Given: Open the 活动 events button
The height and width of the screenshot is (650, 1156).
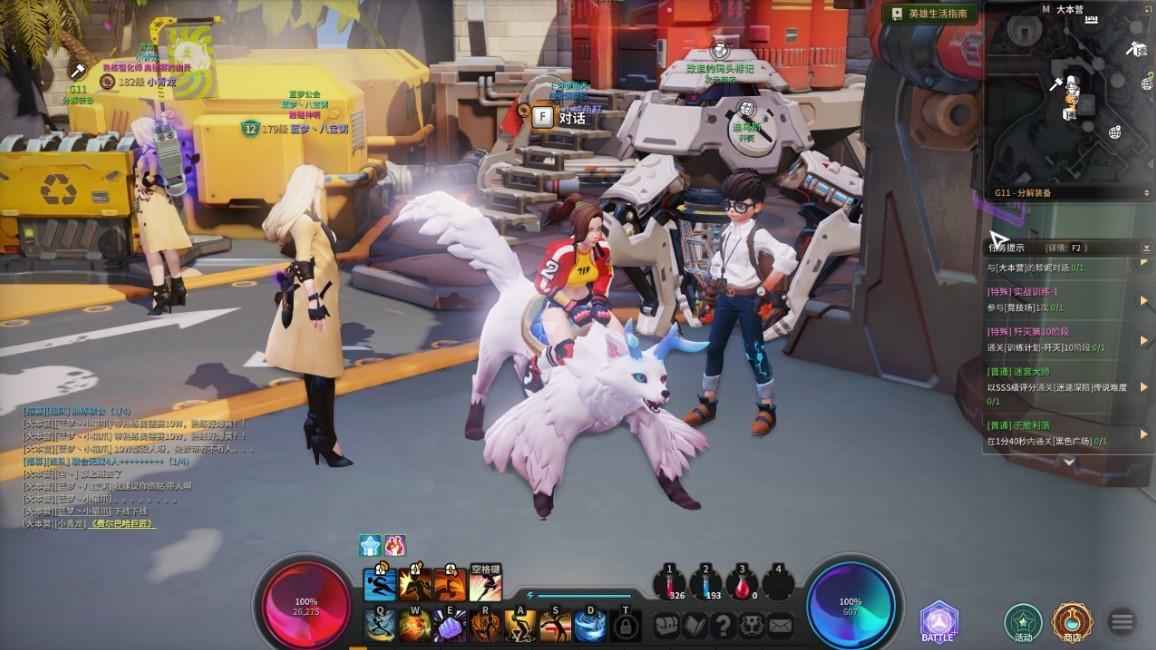Looking at the screenshot, I should click(1023, 622).
